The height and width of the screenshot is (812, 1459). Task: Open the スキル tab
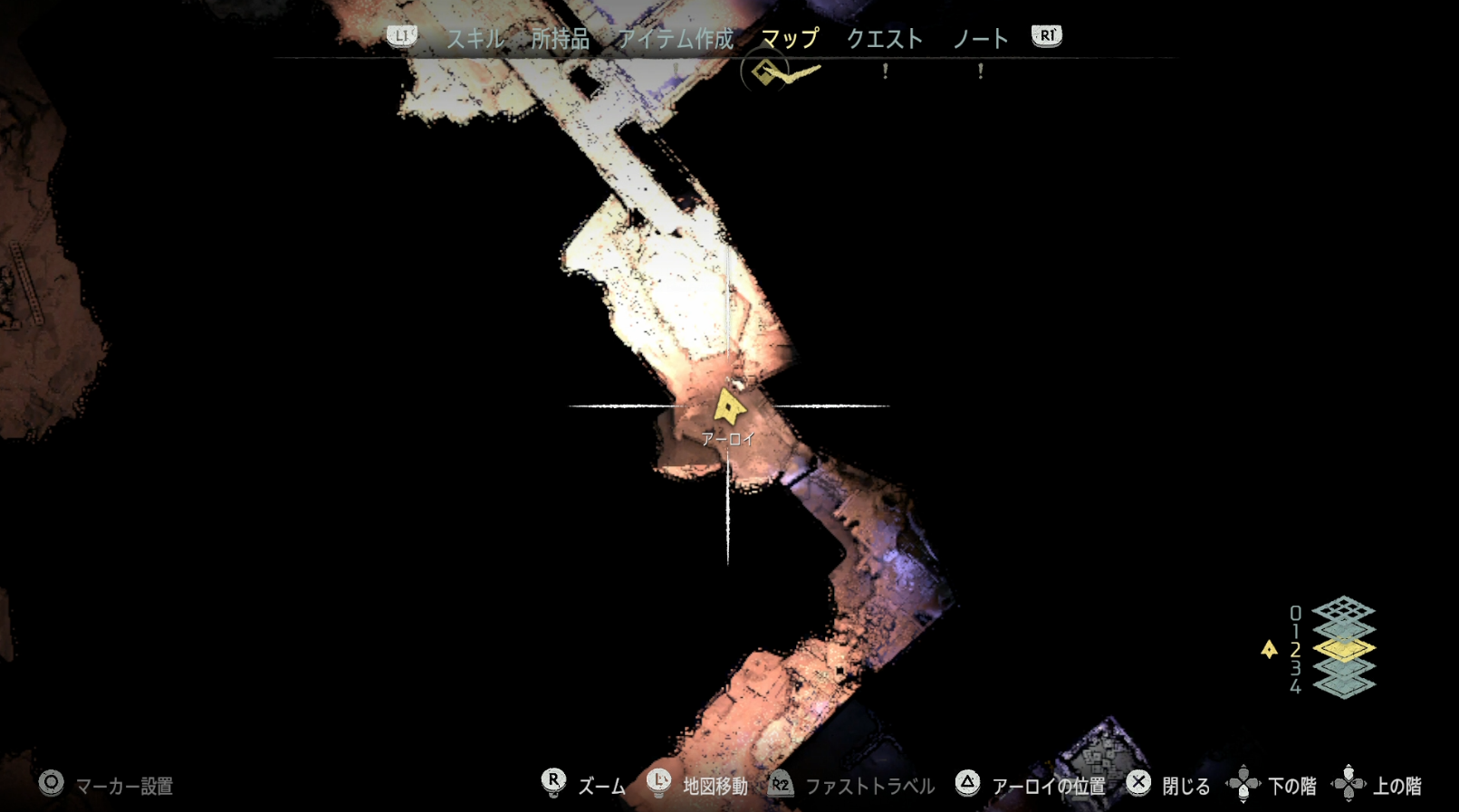pos(476,39)
